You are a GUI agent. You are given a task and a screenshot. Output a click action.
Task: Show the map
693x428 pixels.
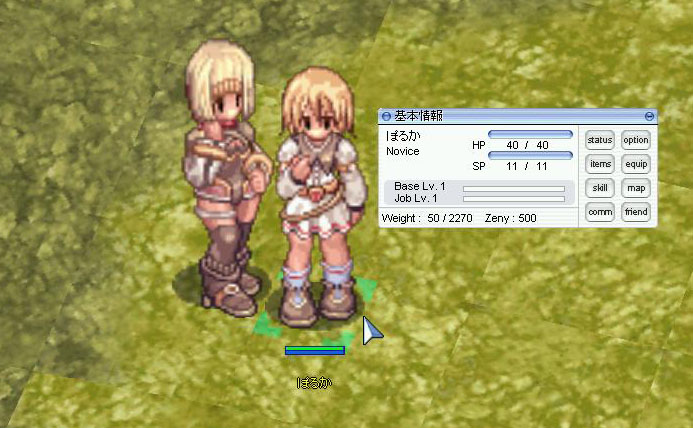(x=636, y=188)
